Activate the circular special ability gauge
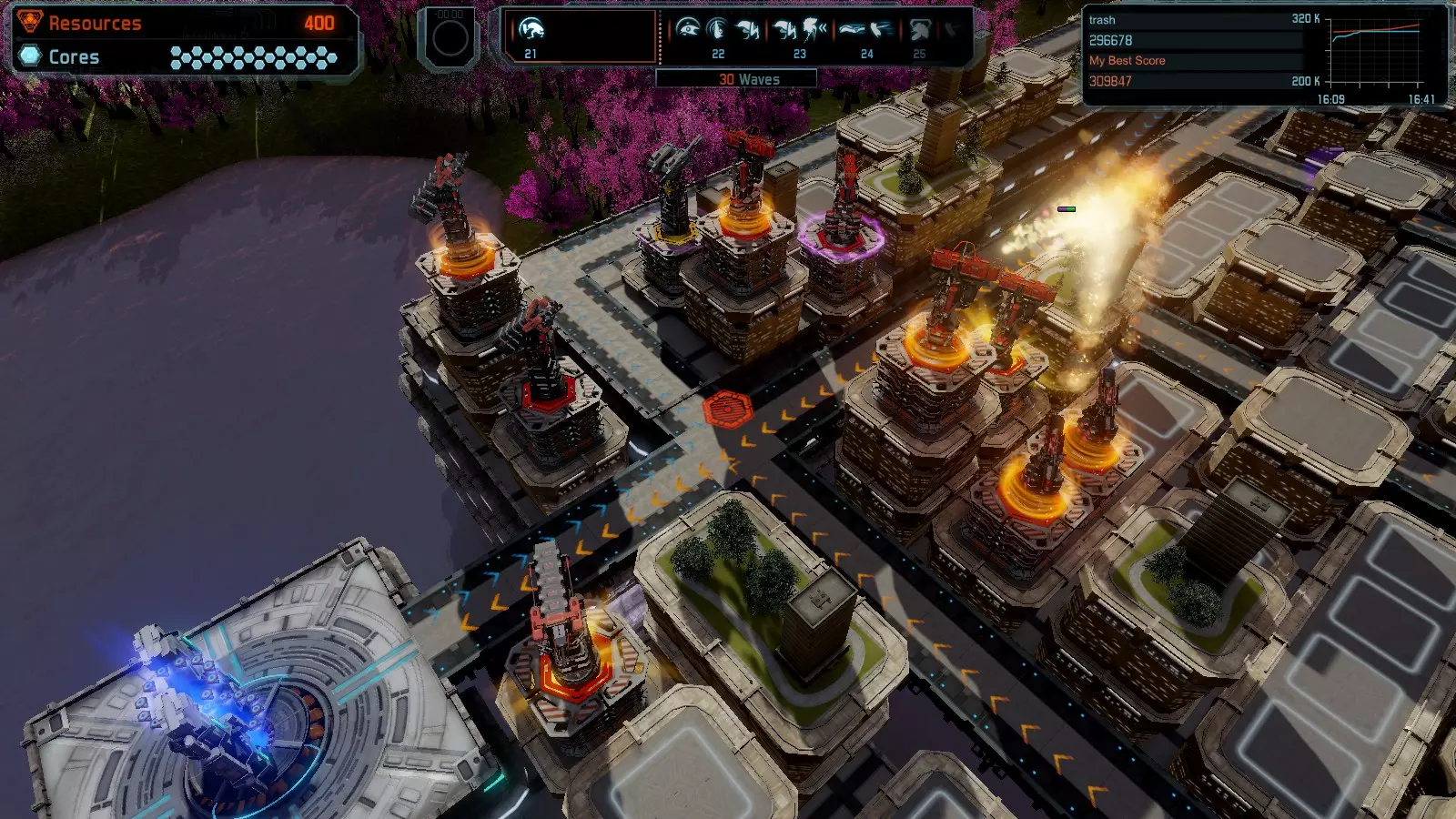This screenshot has height=819, width=1456. [450, 38]
